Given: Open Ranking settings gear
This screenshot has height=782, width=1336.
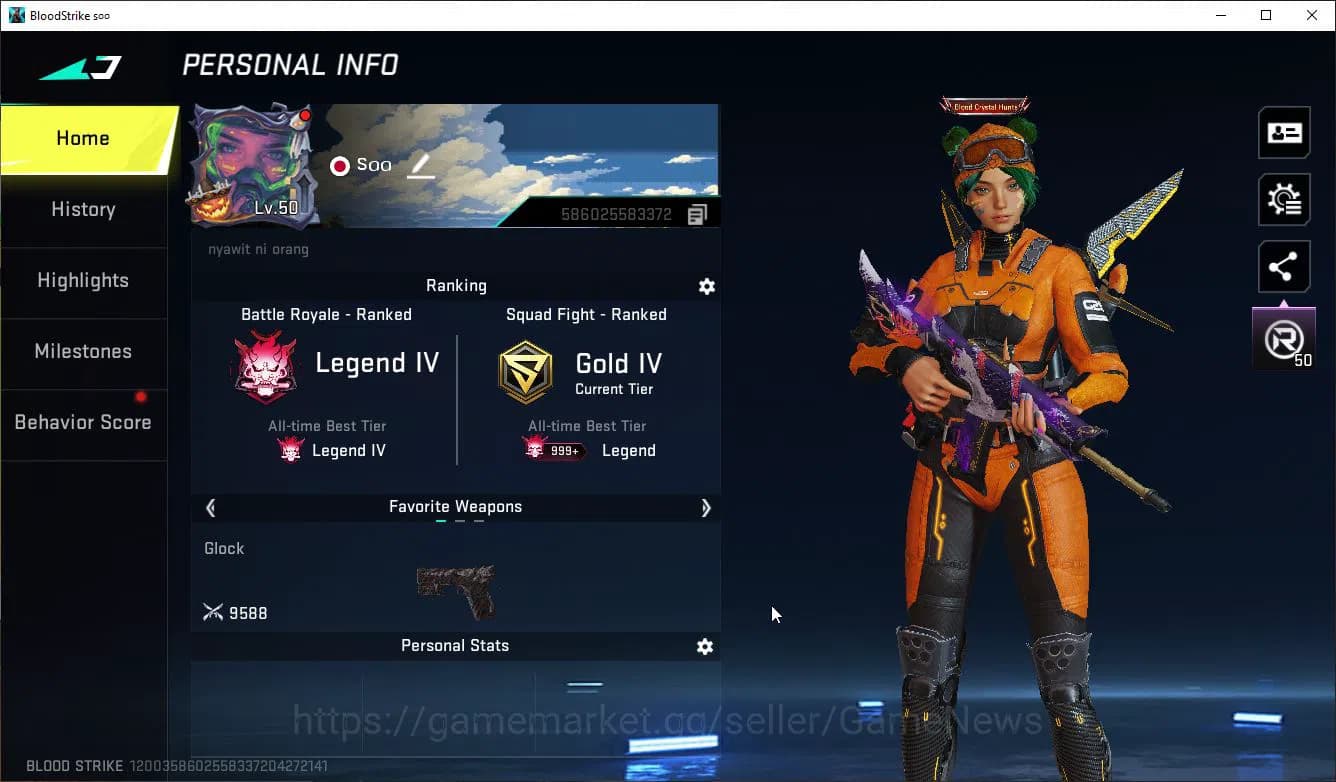Looking at the screenshot, I should click(707, 287).
